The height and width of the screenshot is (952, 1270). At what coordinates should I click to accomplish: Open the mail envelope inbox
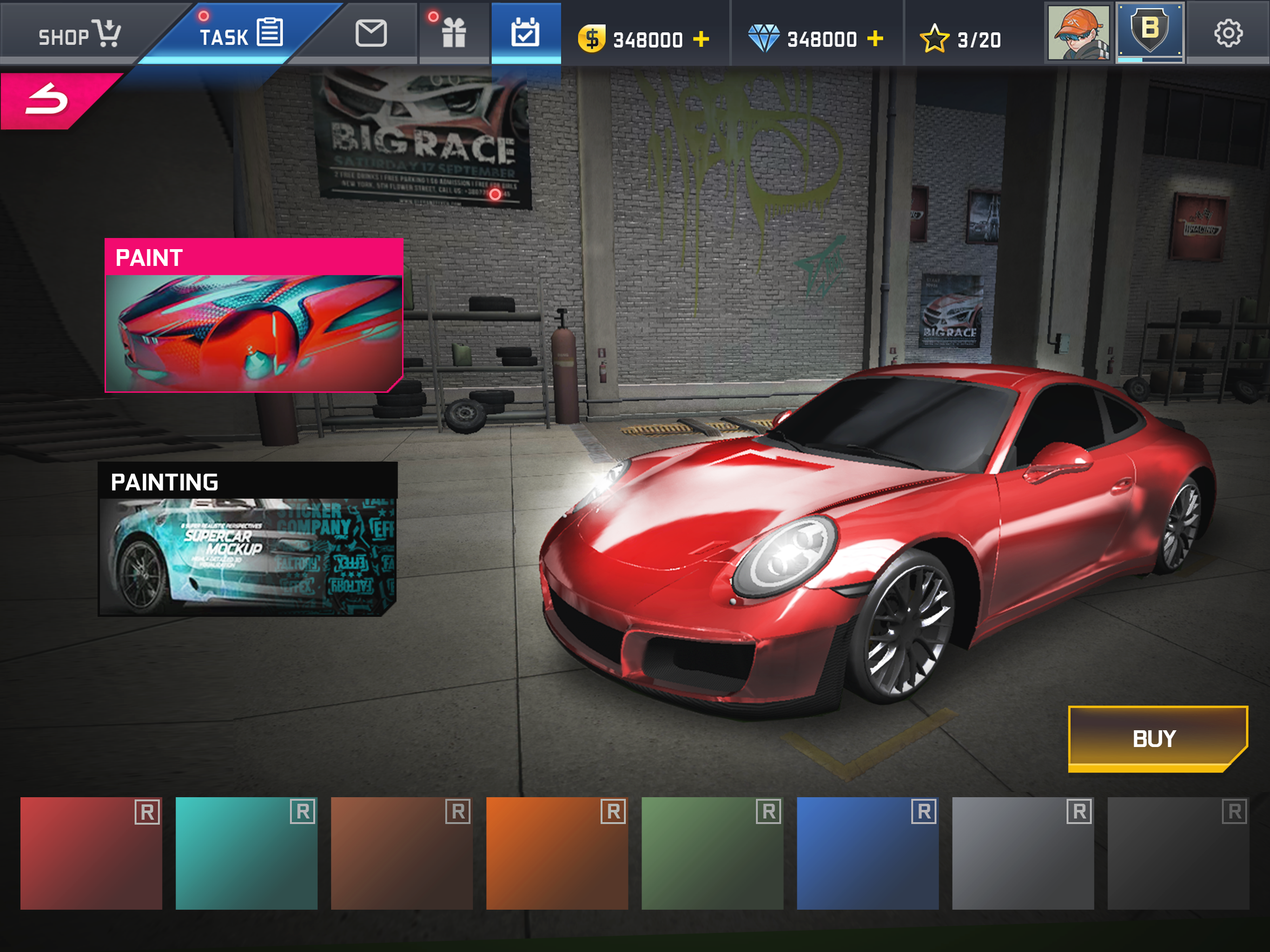(371, 33)
